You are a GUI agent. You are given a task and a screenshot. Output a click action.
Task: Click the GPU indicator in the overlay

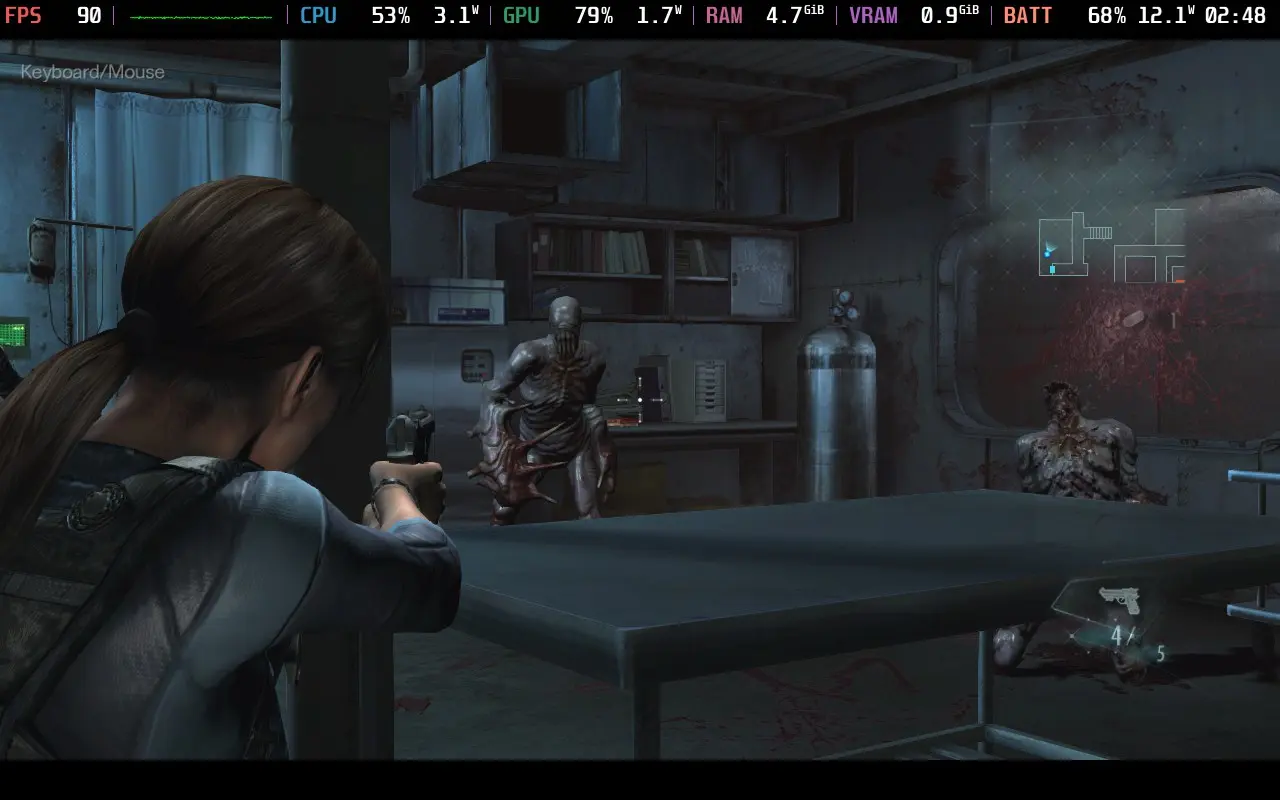pyautogui.click(x=520, y=15)
